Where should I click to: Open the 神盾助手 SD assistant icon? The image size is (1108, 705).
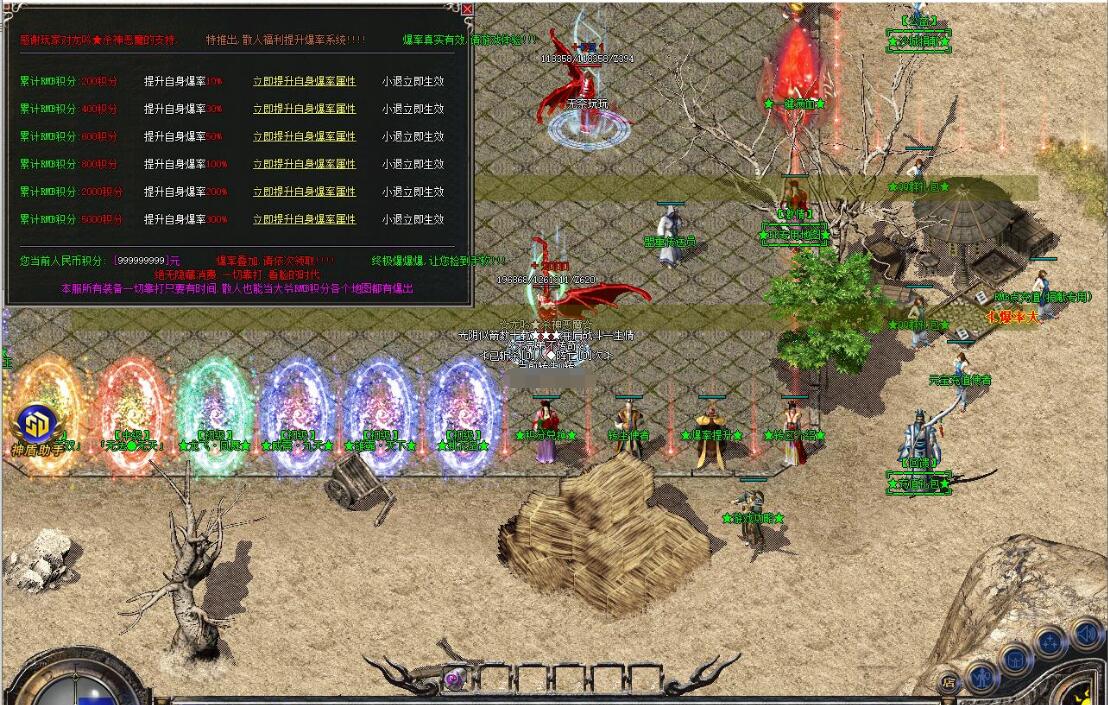point(36,424)
